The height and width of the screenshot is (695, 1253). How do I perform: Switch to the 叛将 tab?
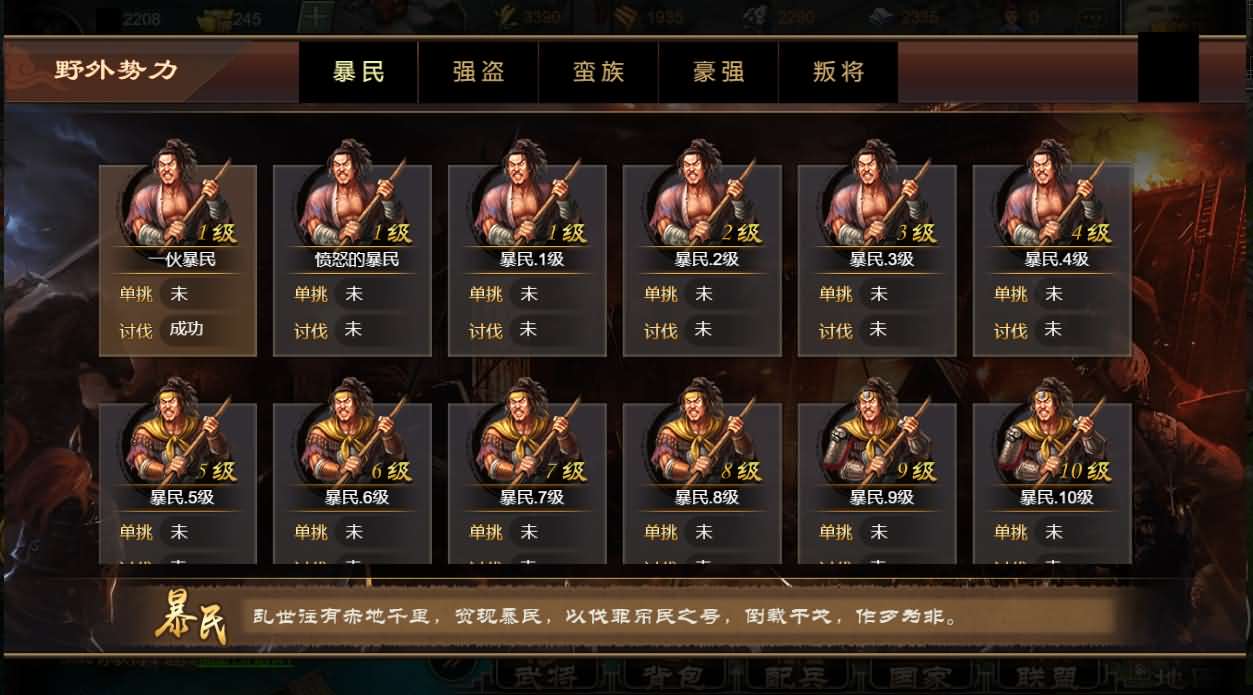[838, 72]
